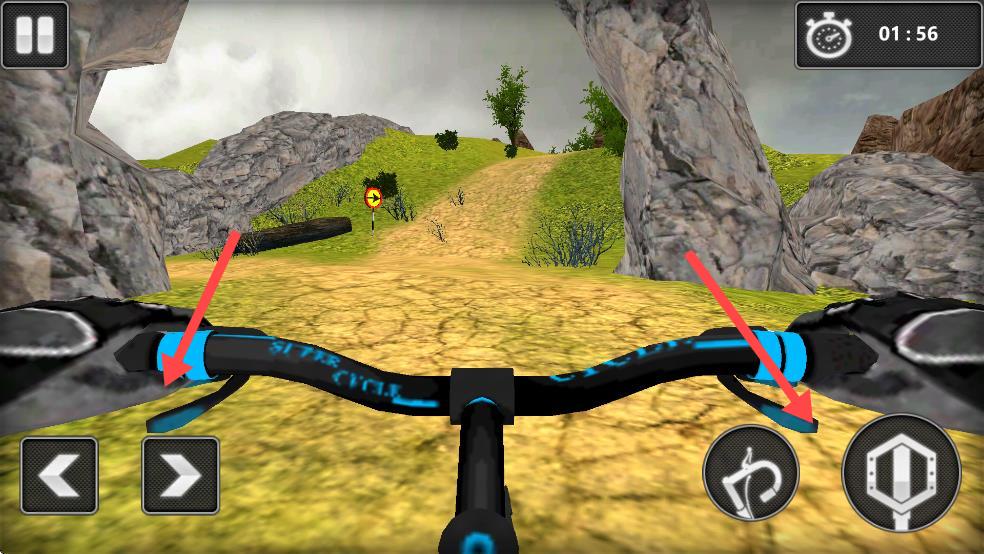This screenshot has width=984, height=554.
Task: Steer left with the left arrow button
Action: pos(59,475)
